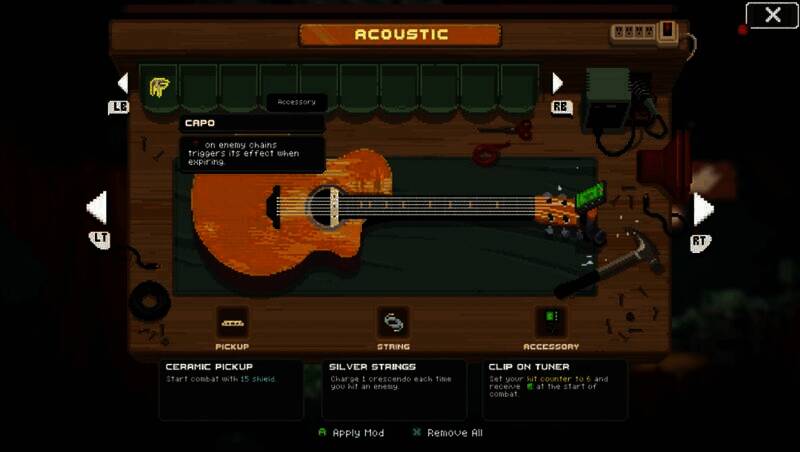This screenshot has height=452, width=800.
Task: Select the Pickup mod slot
Action: coord(232,323)
